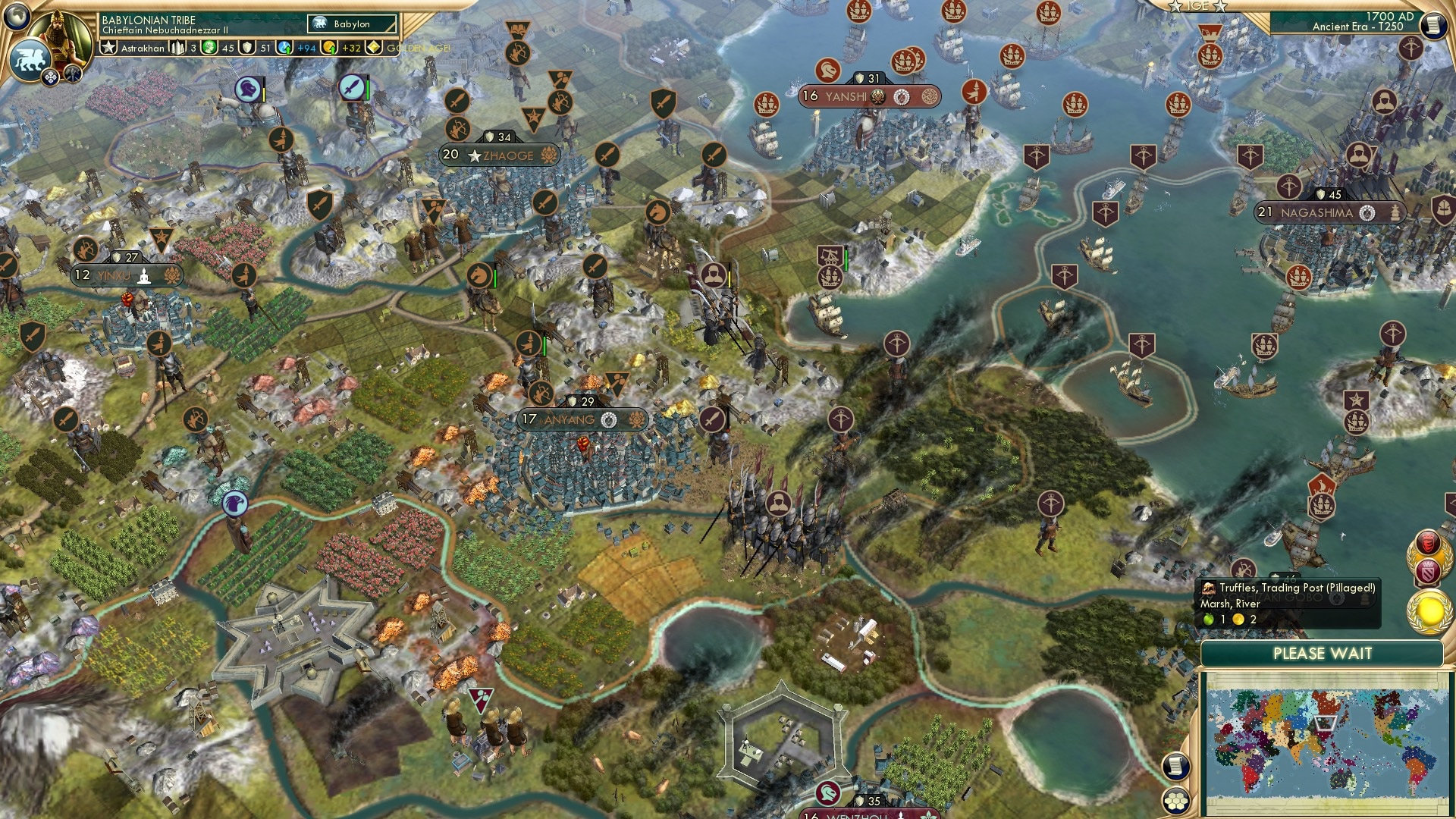Click the purple shield notification emblem
This screenshot has width=1456, height=819.
1429,570
